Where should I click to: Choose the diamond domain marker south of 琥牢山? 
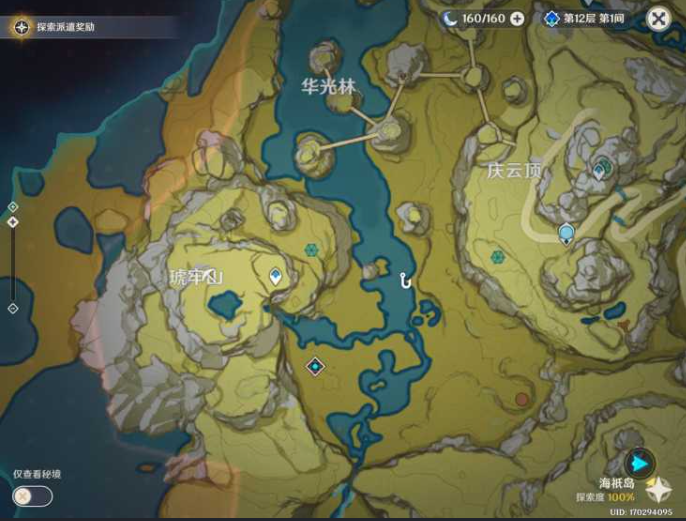coord(316,366)
